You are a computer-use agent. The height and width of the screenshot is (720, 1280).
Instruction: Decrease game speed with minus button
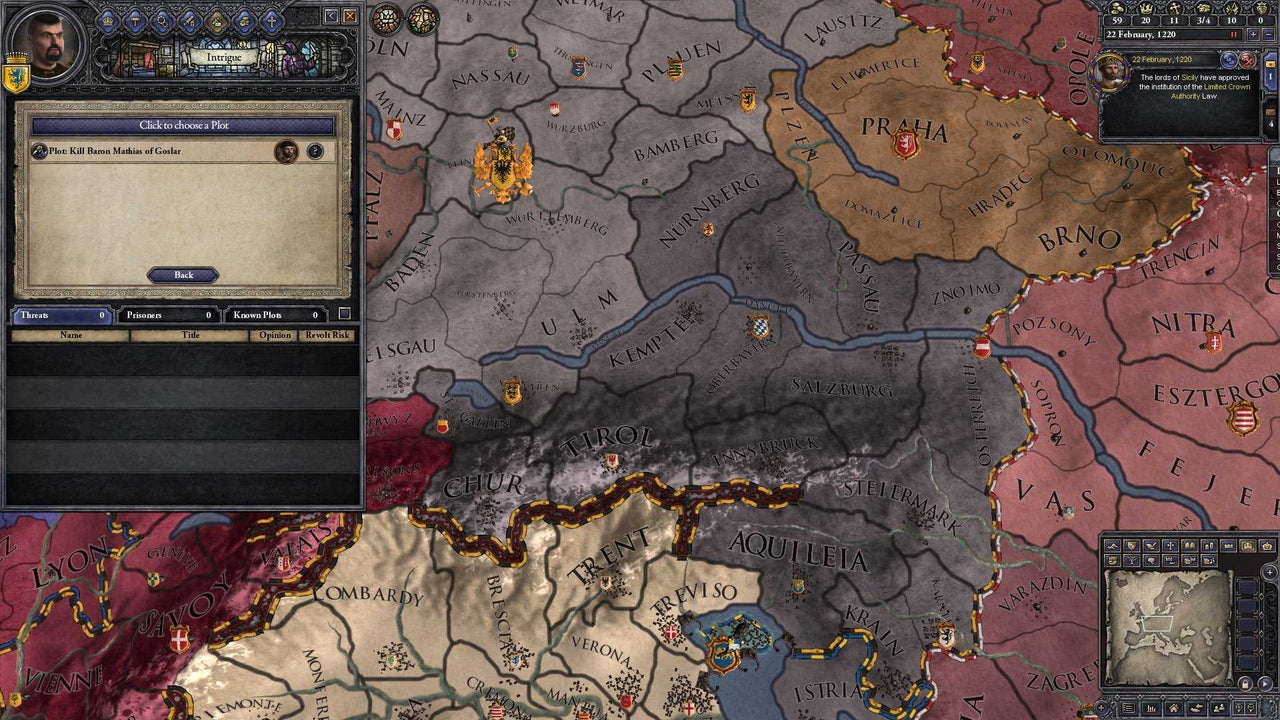pyautogui.click(x=1268, y=34)
